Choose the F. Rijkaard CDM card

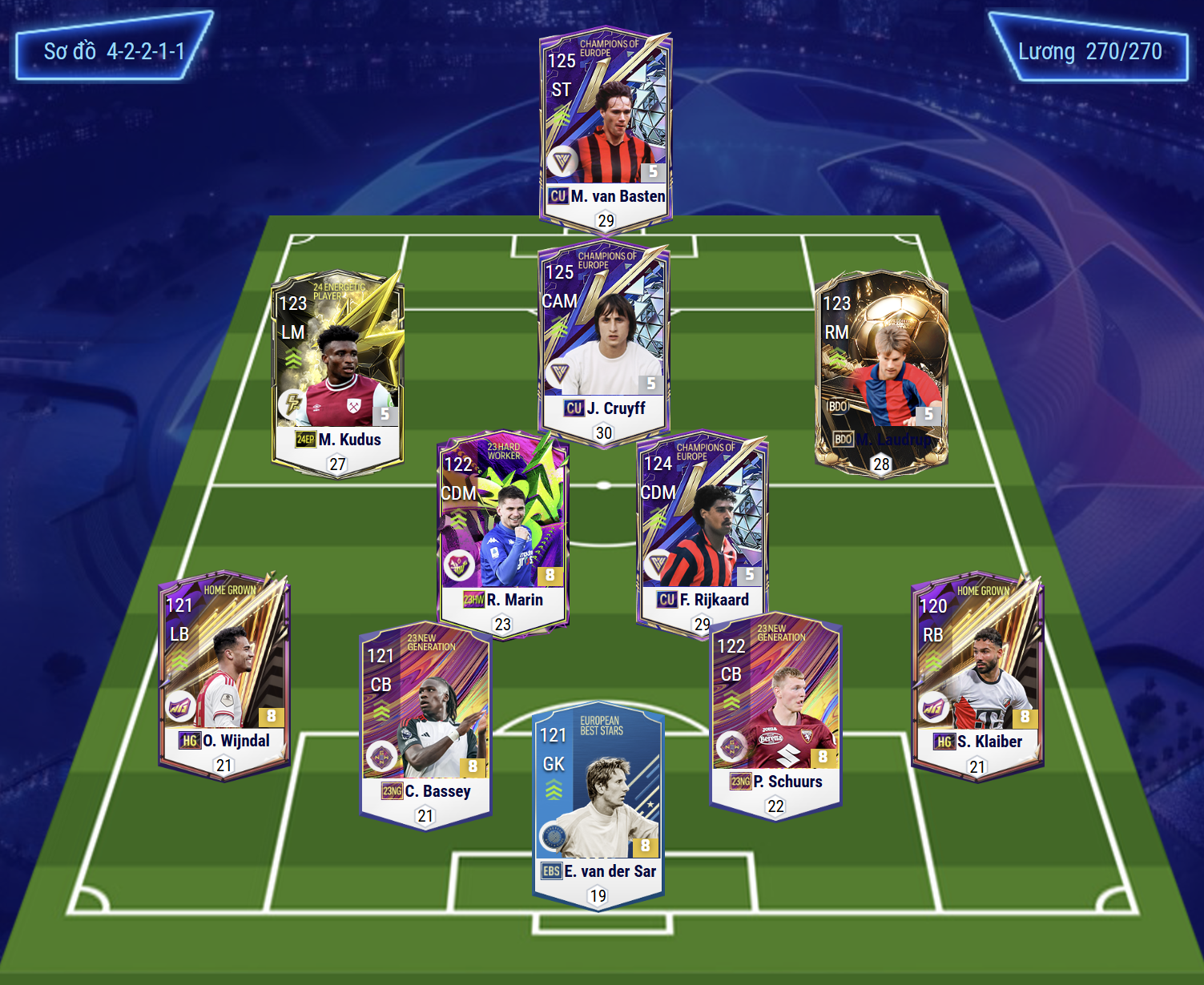pyautogui.click(x=703, y=531)
